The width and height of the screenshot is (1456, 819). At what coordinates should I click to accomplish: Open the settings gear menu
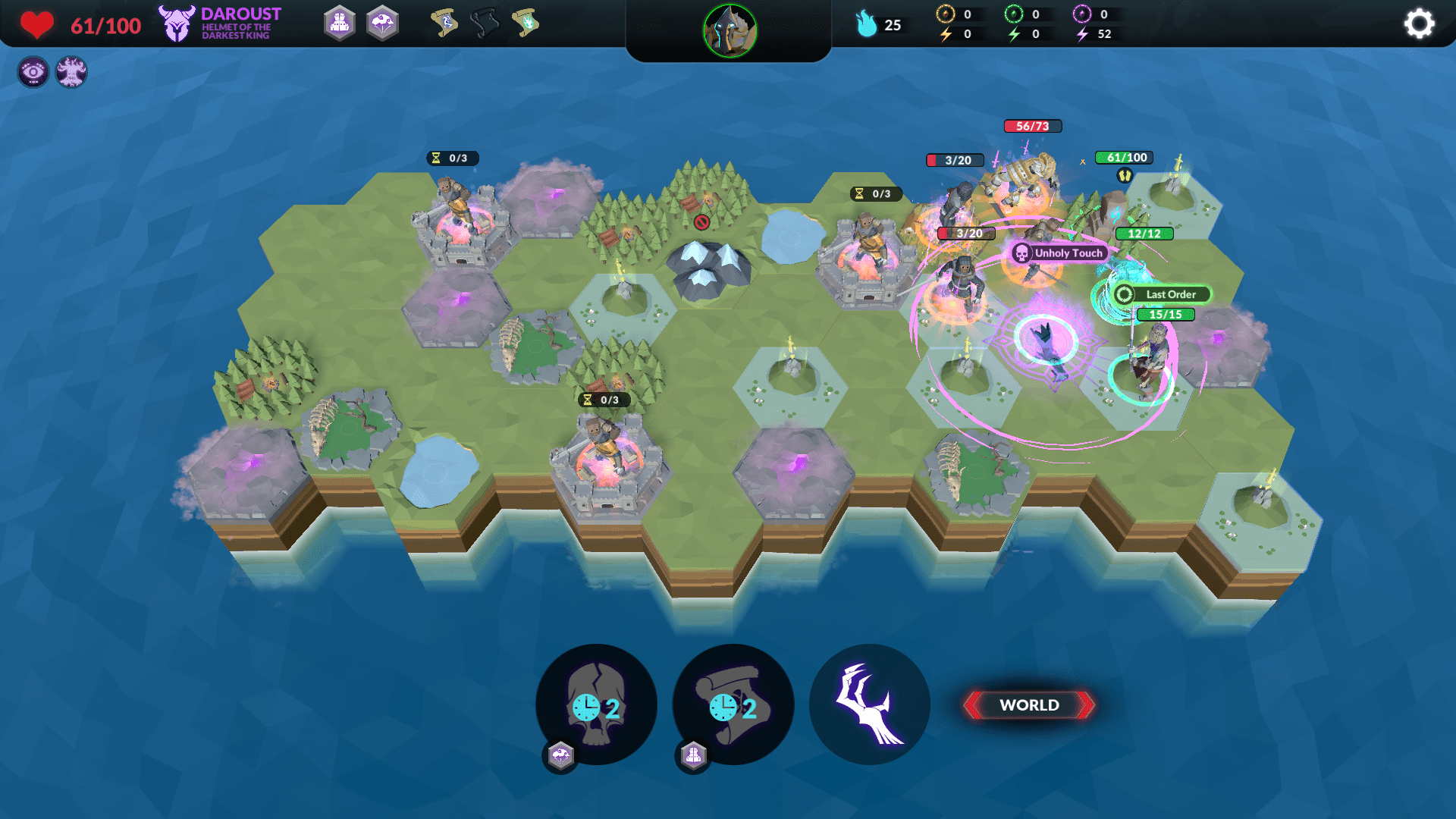point(1419,24)
